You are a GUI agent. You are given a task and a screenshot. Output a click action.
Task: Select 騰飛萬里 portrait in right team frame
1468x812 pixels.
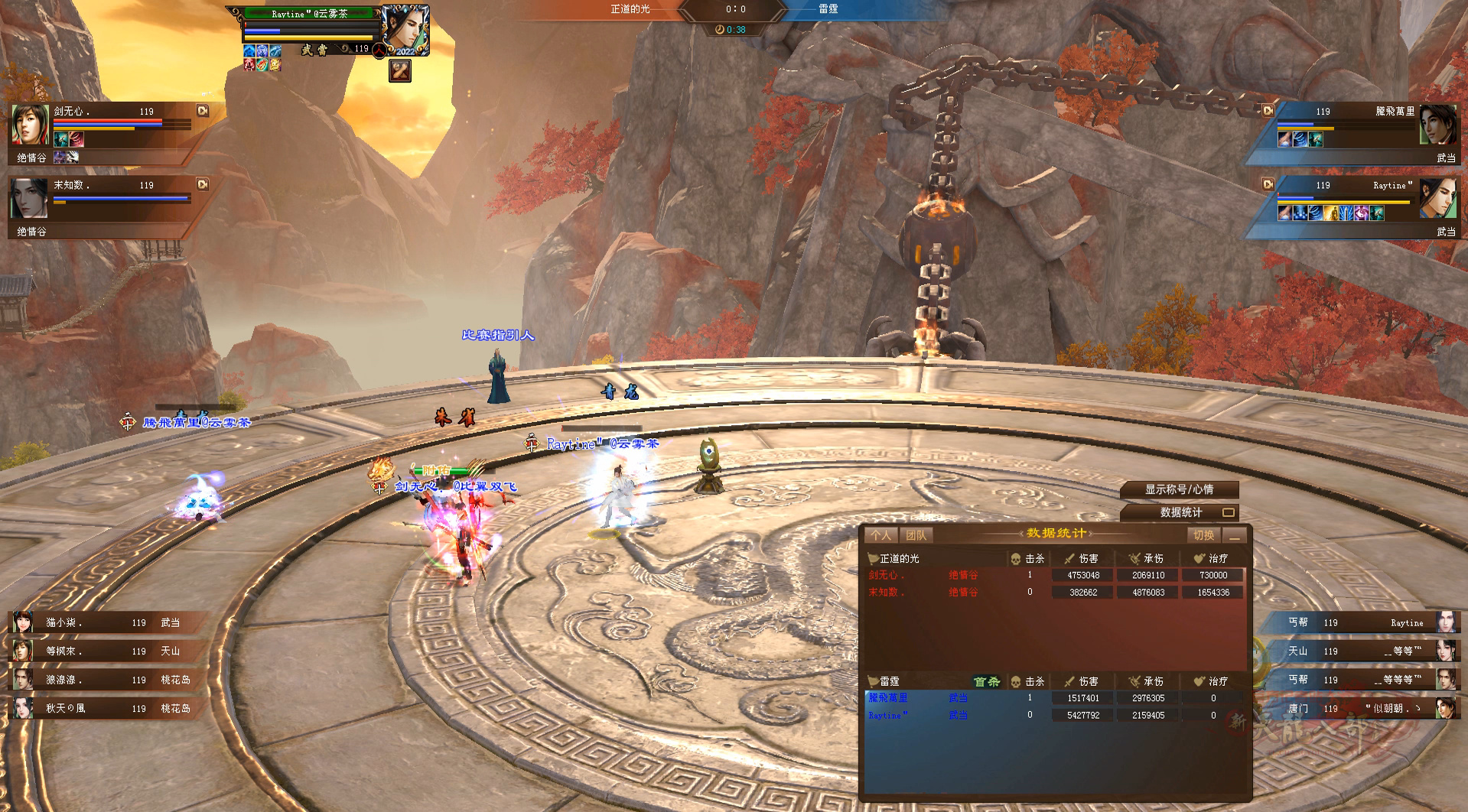(x=1437, y=125)
